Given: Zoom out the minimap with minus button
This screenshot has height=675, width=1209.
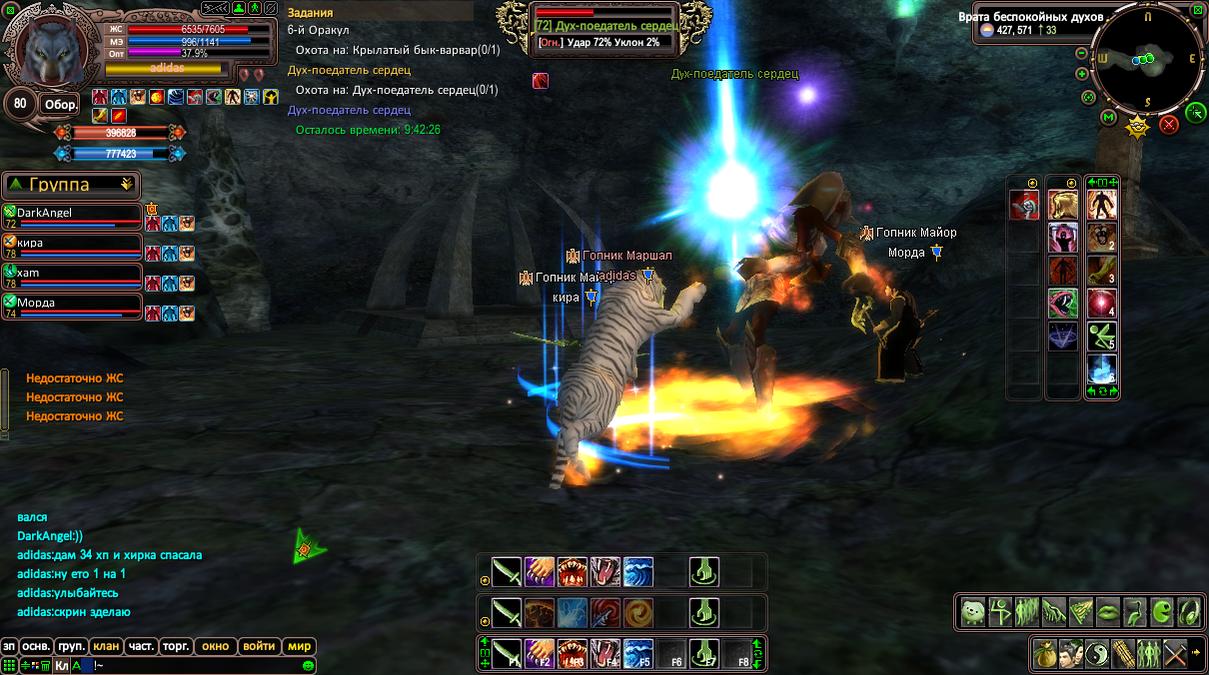Looking at the screenshot, I should click(1082, 54).
